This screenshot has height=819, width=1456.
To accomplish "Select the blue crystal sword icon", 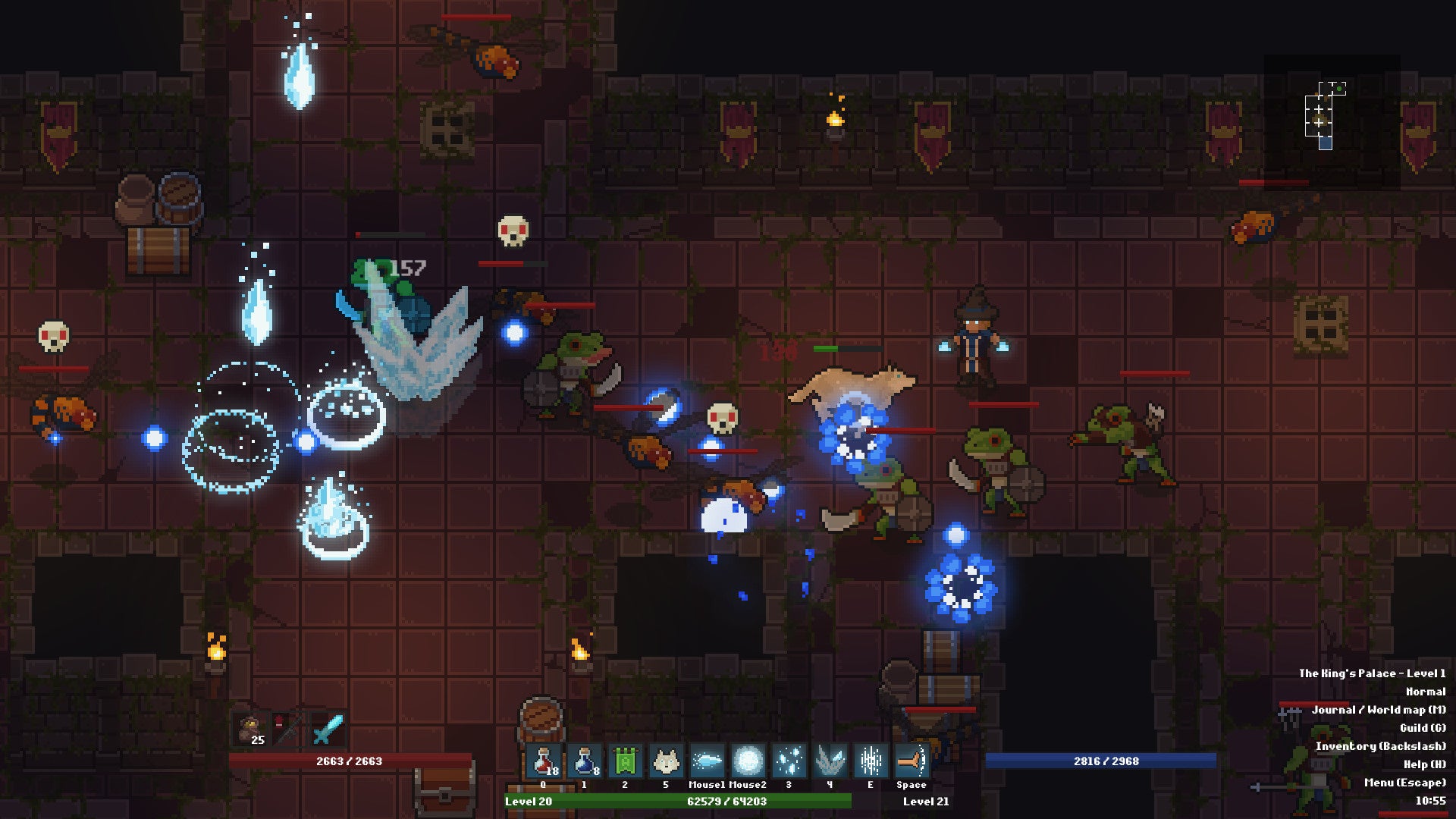I will [329, 730].
